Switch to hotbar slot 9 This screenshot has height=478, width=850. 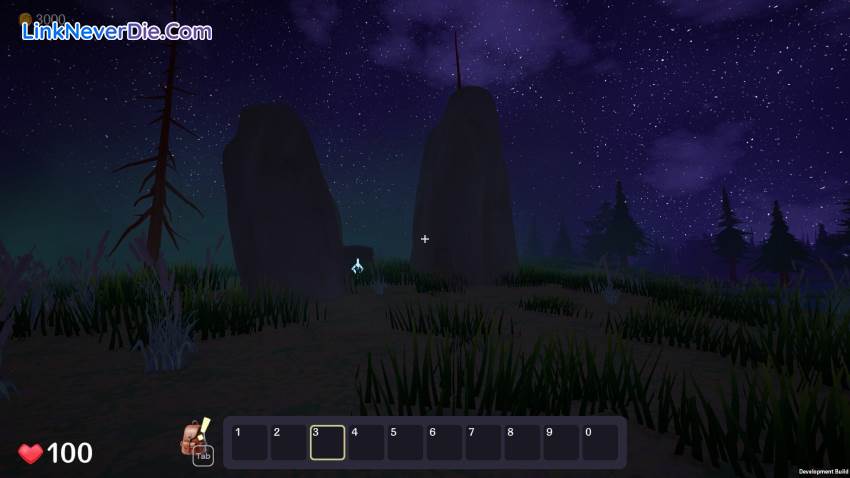(561, 442)
